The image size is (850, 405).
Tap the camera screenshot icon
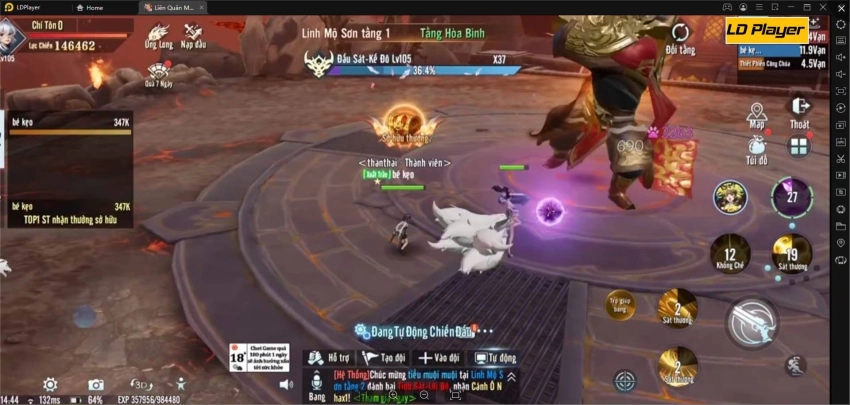tap(95, 385)
